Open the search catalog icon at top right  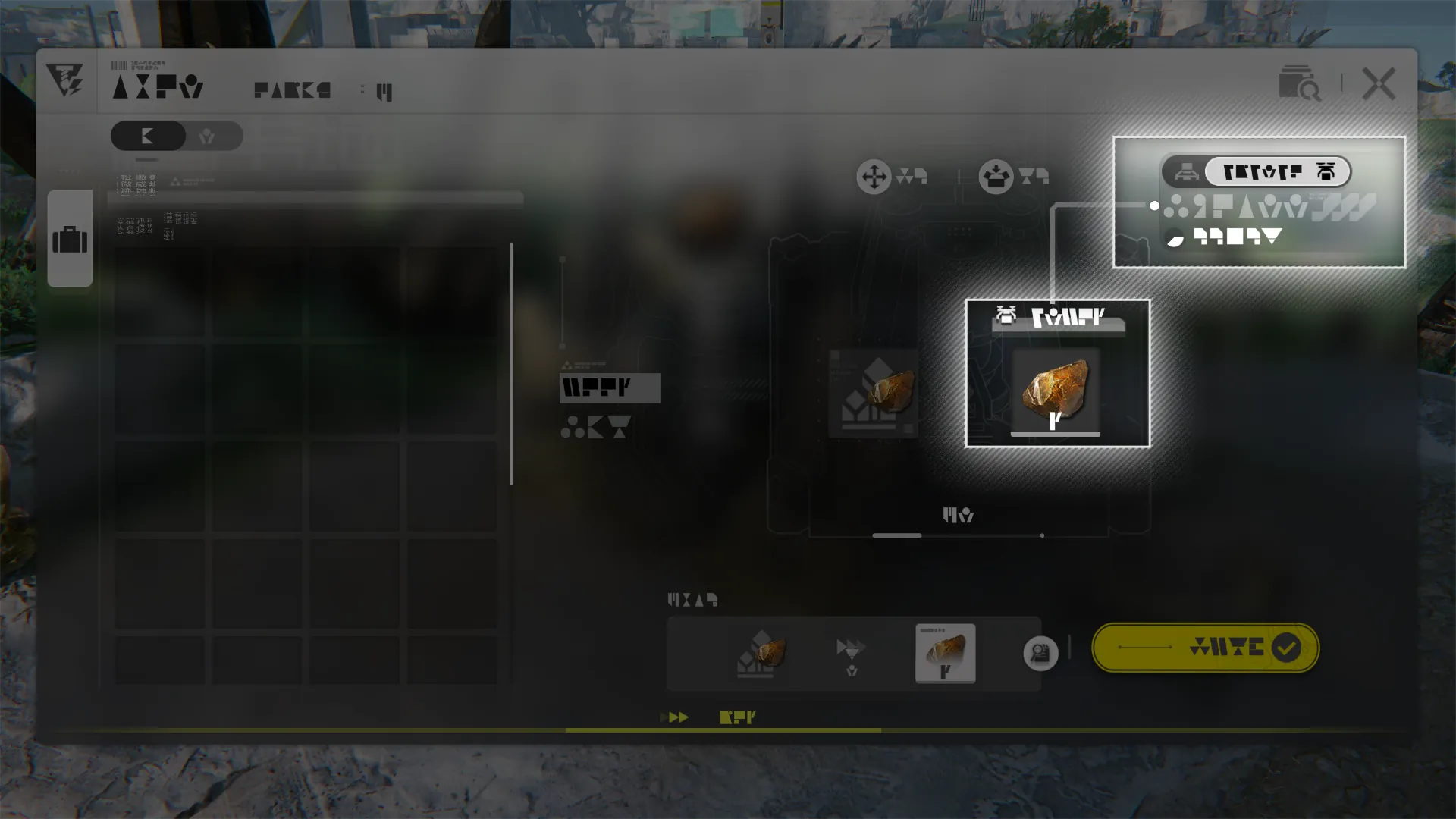(1299, 83)
